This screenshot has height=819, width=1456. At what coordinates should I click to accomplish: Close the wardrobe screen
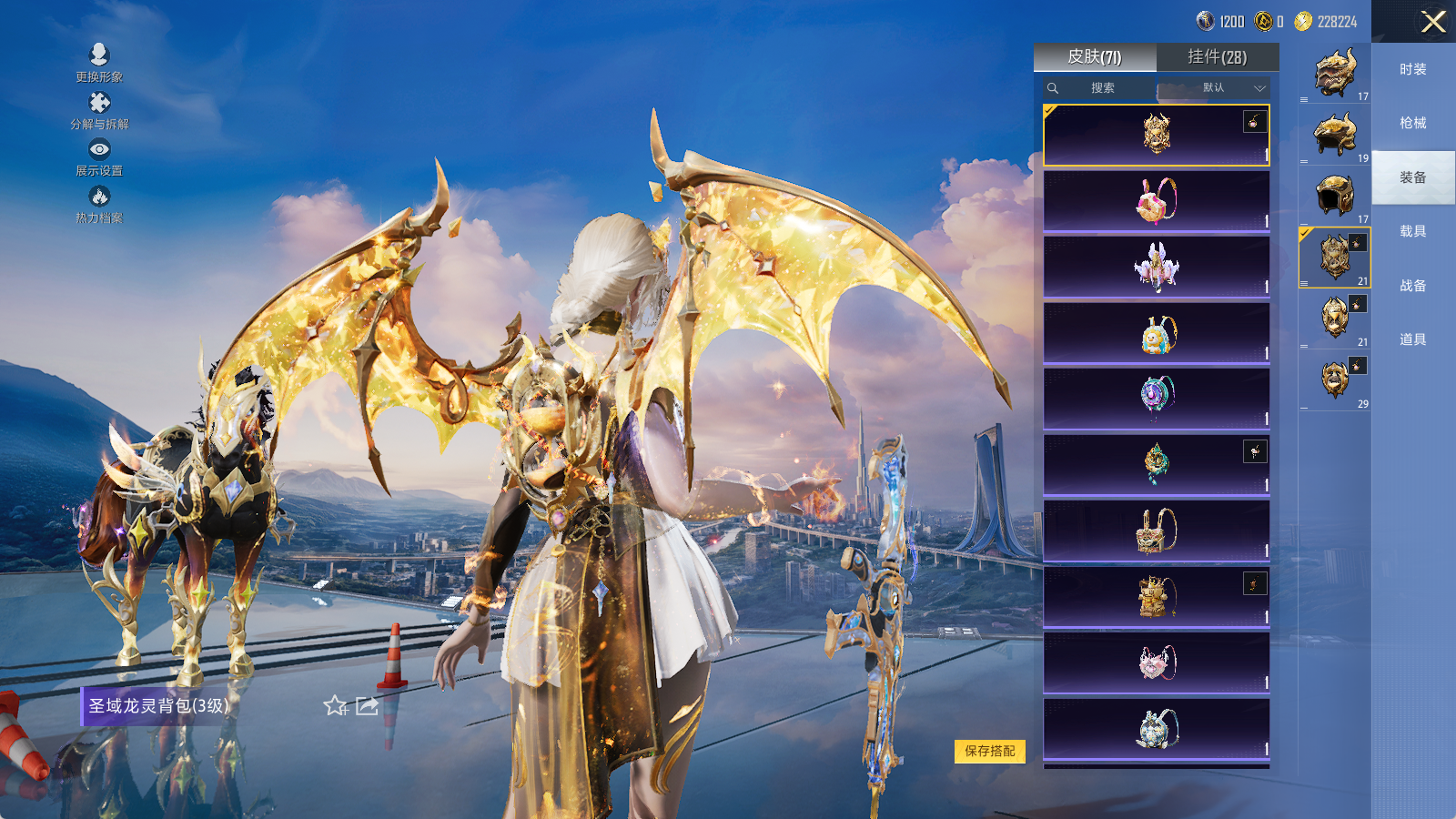point(1433,22)
